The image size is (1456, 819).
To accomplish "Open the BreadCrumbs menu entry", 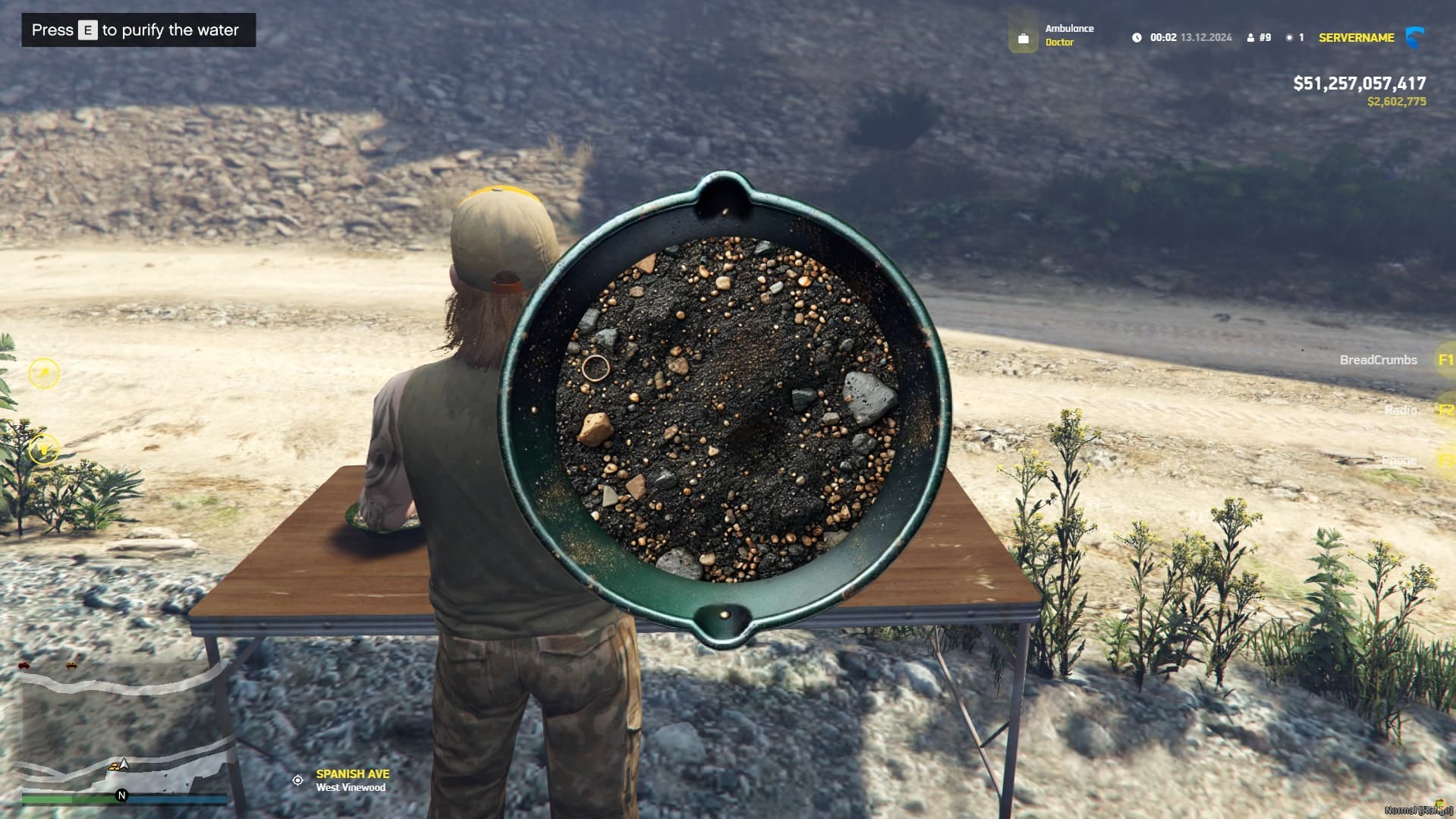I will (1379, 360).
